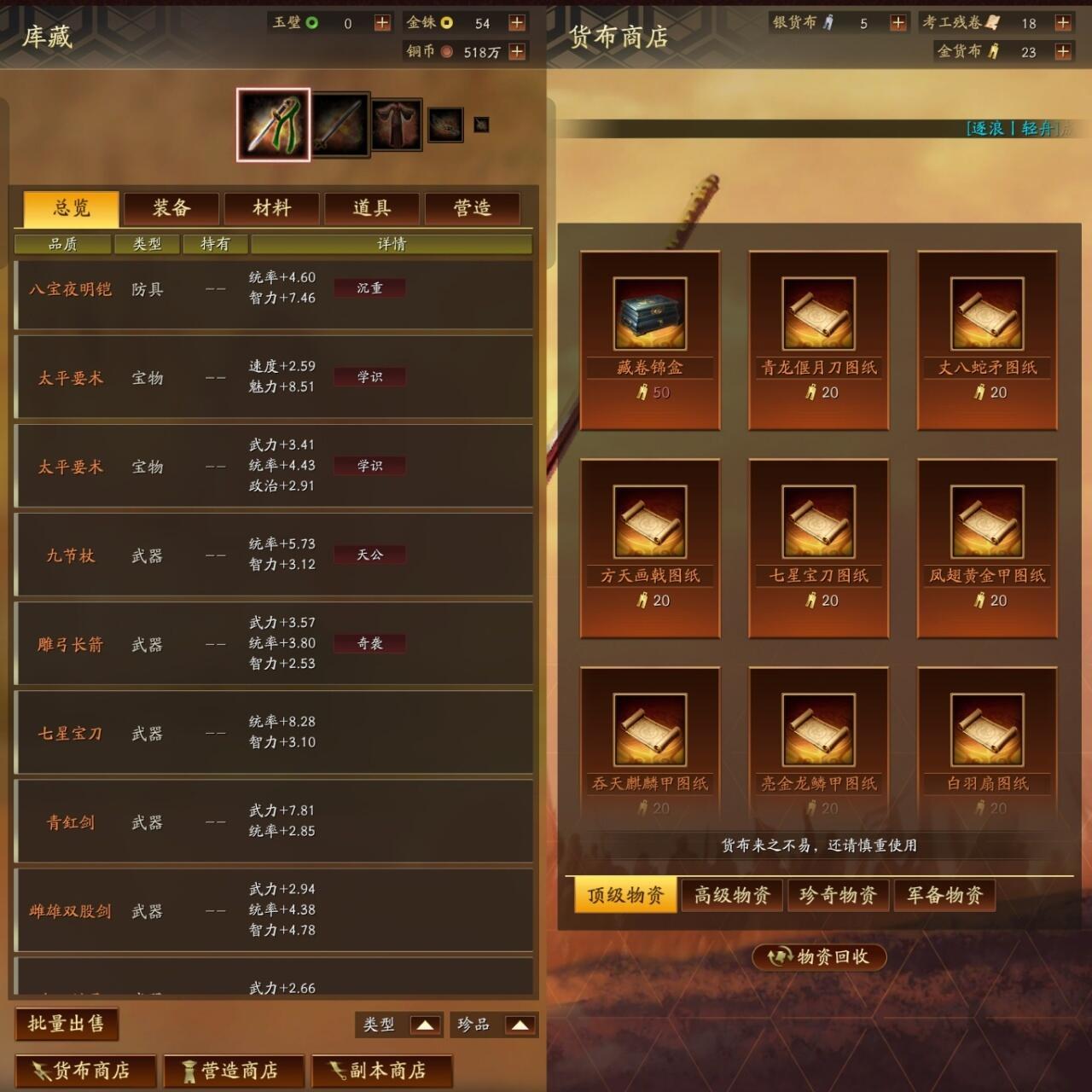The image size is (1092, 1092).
Task: Click the plus icon next to 考工残卷
Action: coord(1063,23)
